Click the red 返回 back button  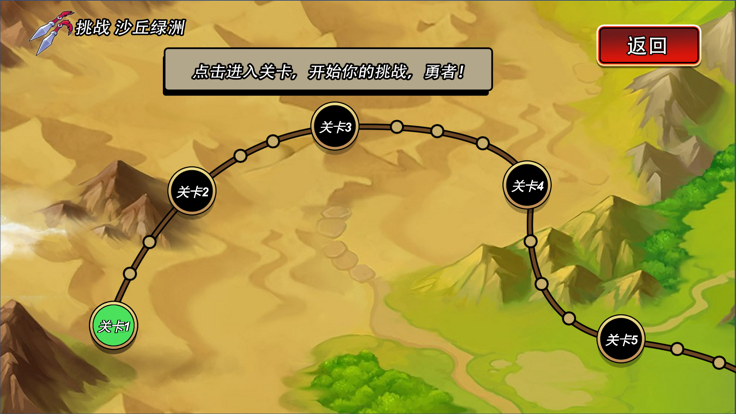[x=648, y=45]
